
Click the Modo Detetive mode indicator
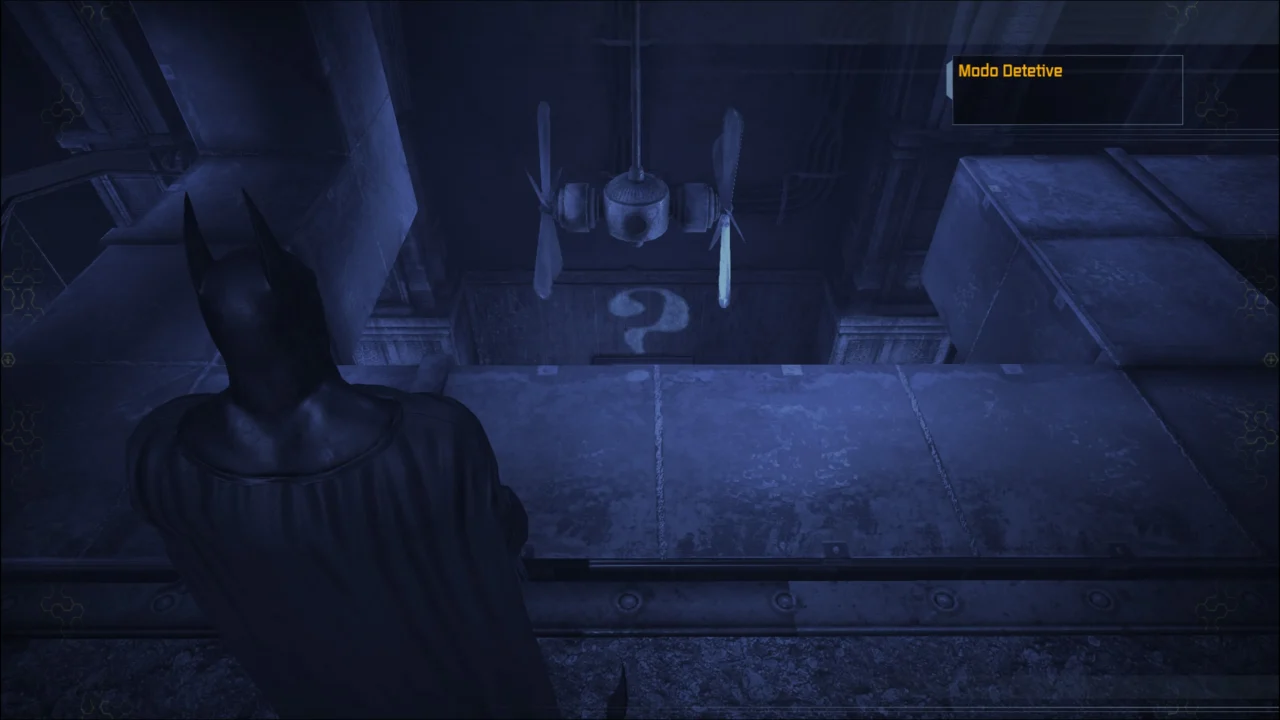tap(1010, 71)
